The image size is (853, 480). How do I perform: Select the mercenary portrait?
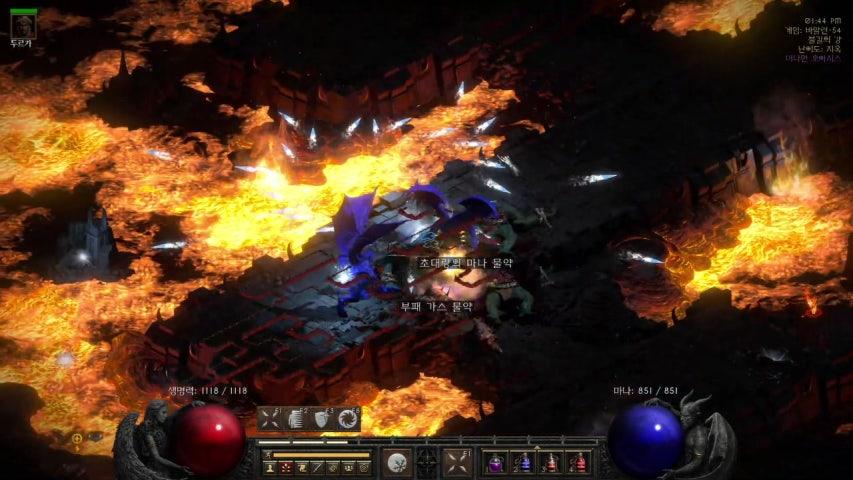pyautogui.click(x=22, y=26)
